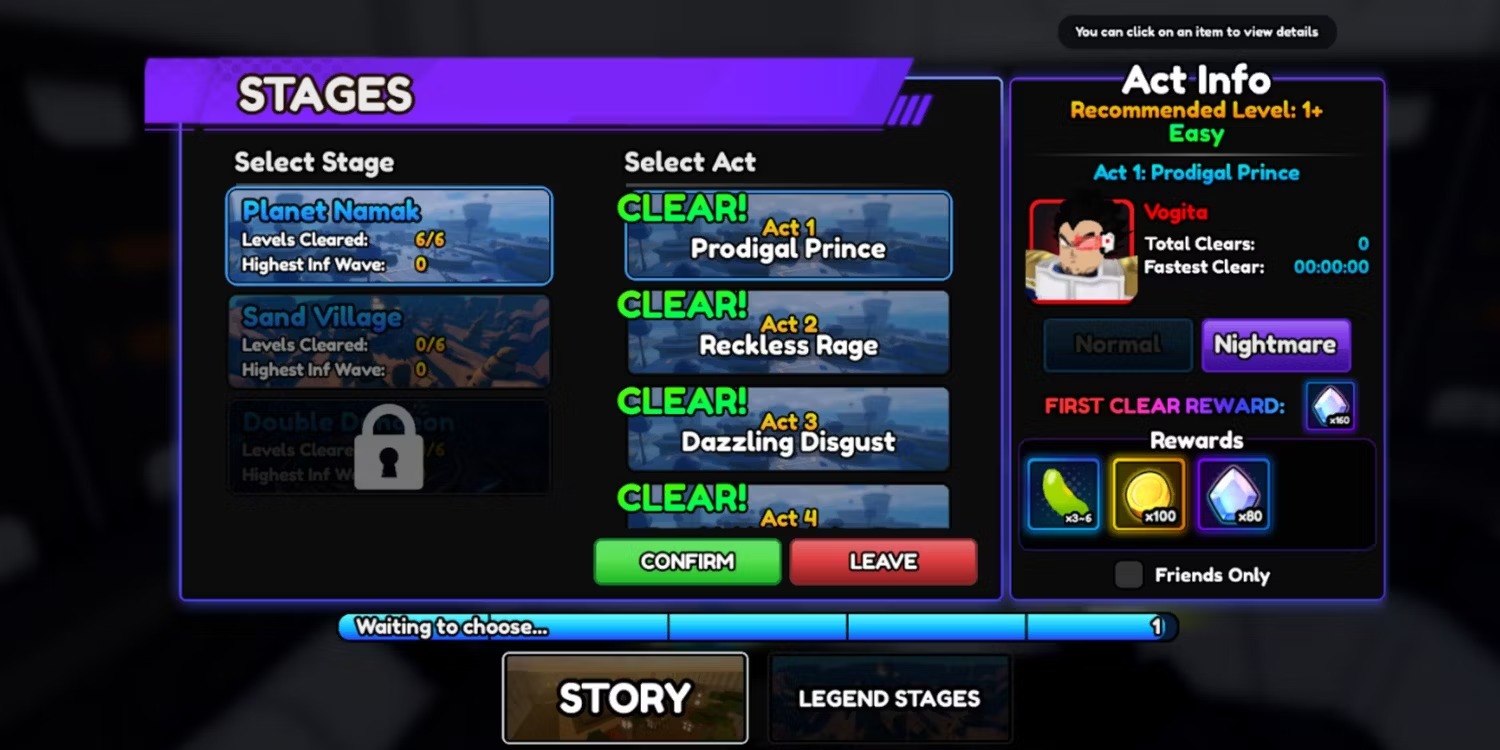Open the LEGEND STAGES tab
The height and width of the screenshot is (750, 1500).
coord(889,697)
